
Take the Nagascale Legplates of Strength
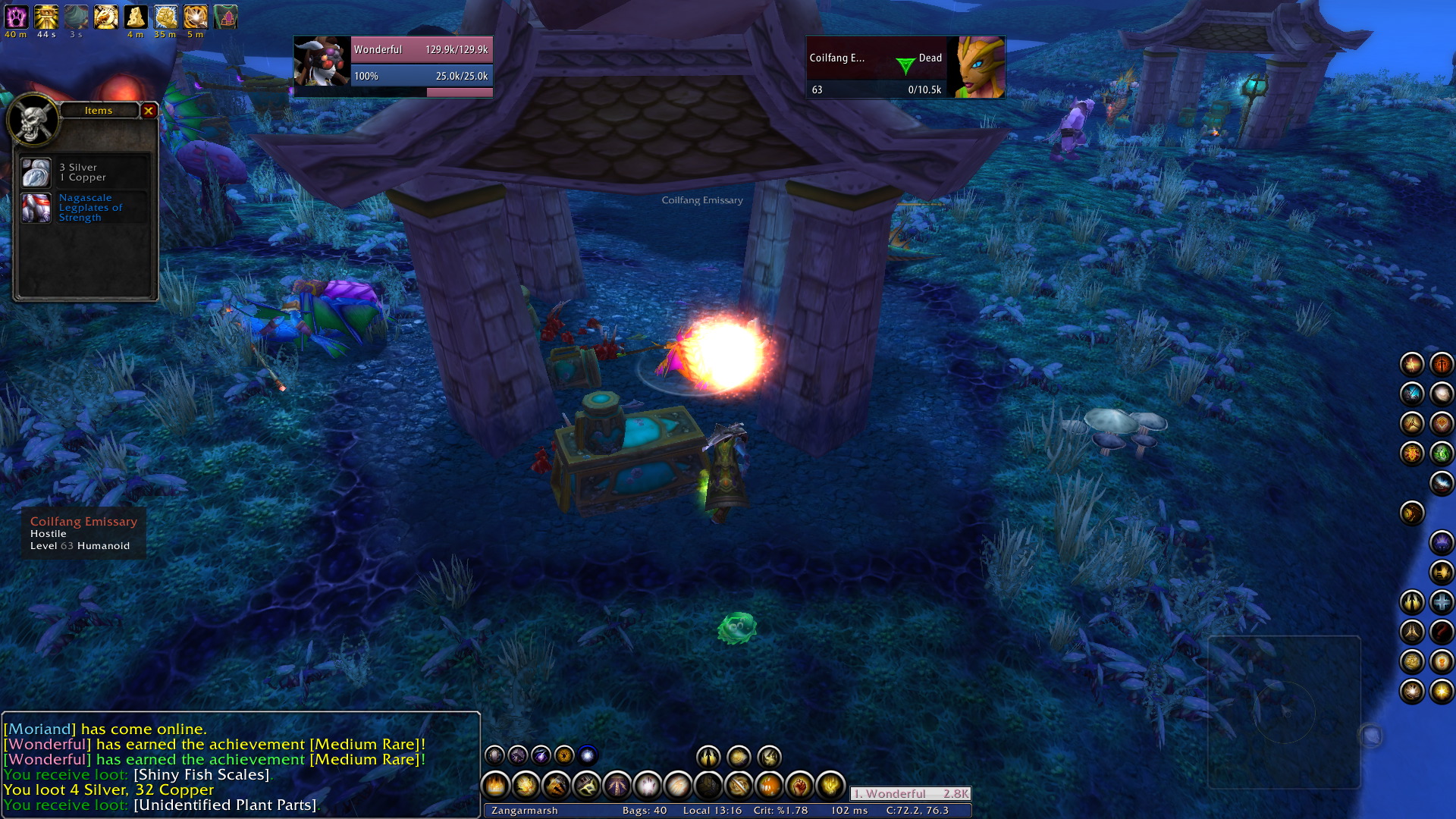(36, 208)
